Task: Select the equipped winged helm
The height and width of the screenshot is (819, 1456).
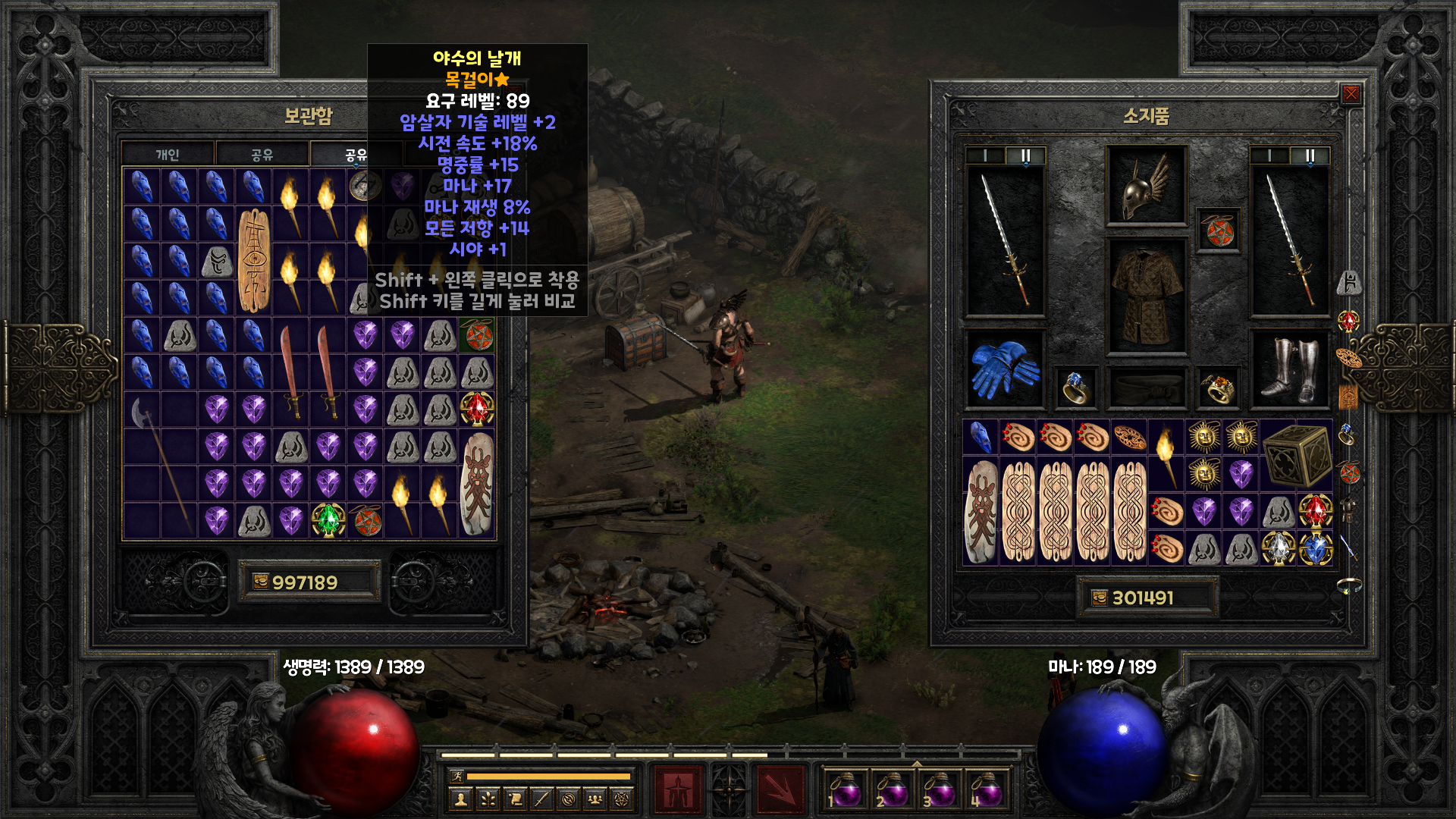Action: pyautogui.click(x=1146, y=186)
